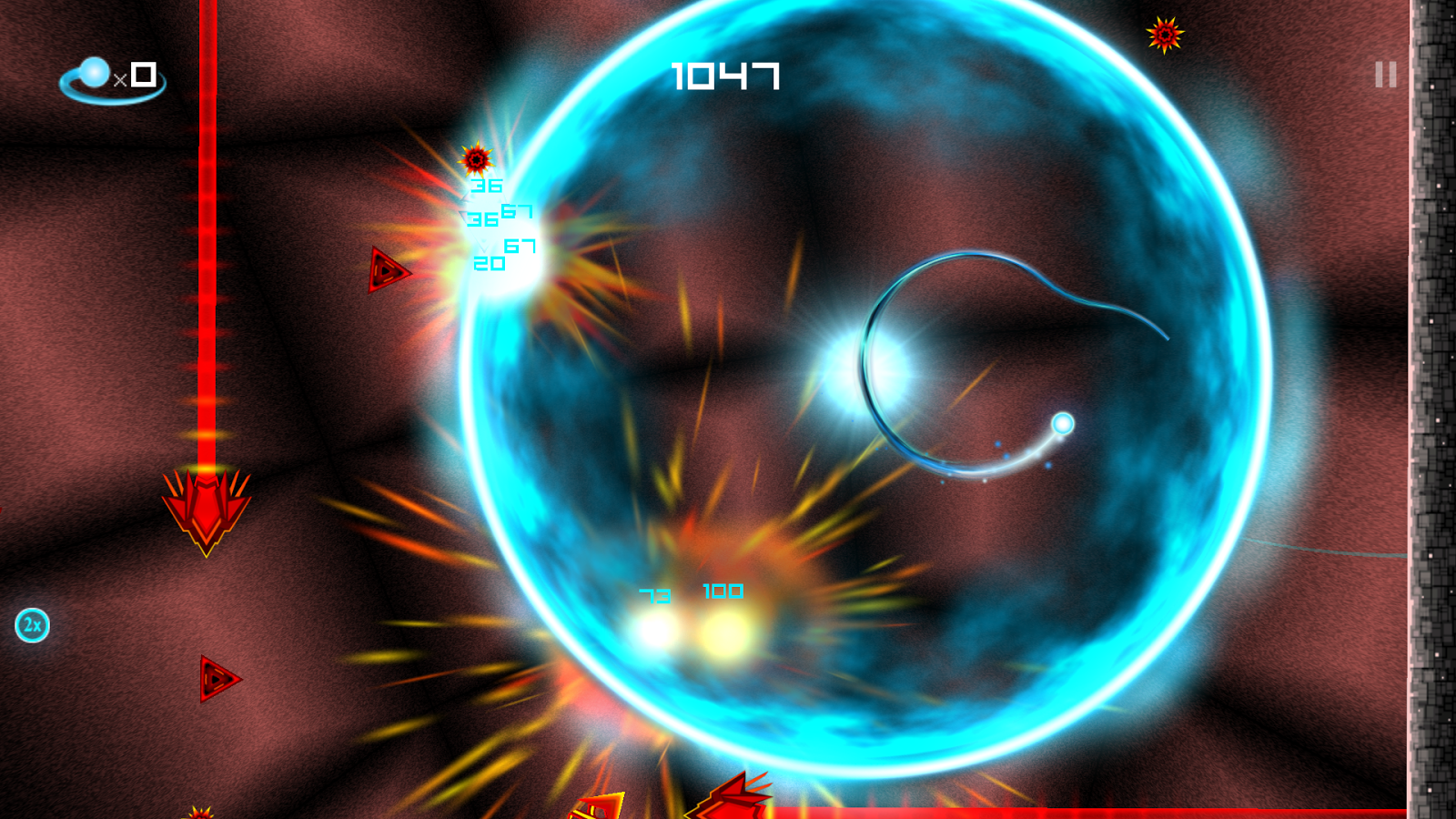Image resolution: width=1456 pixels, height=819 pixels.
Task: Click the glowing player orb with swirl trail
Action: pyautogui.click(x=1063, y=423)
